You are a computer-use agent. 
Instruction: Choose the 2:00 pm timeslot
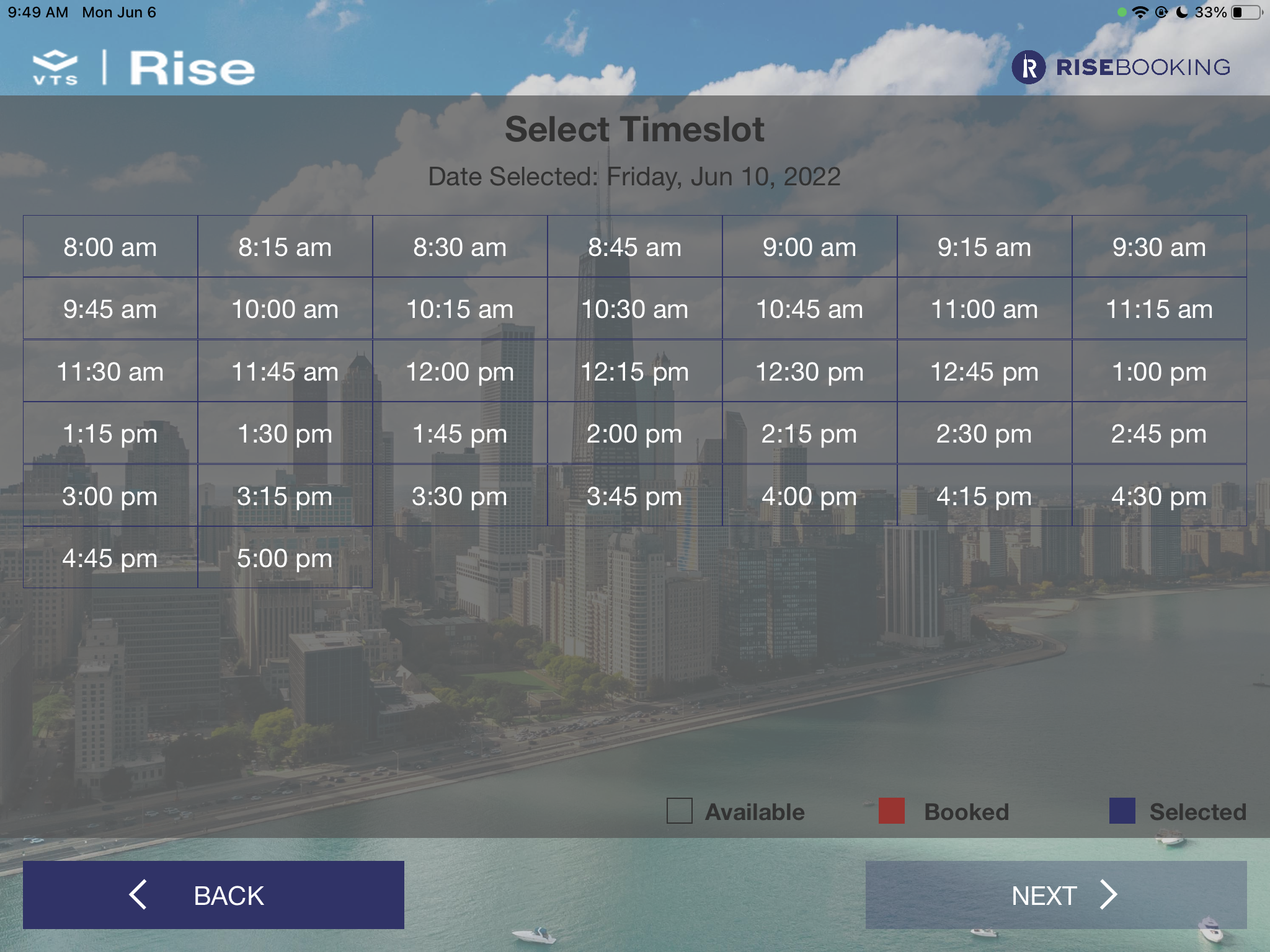point(634,433)
